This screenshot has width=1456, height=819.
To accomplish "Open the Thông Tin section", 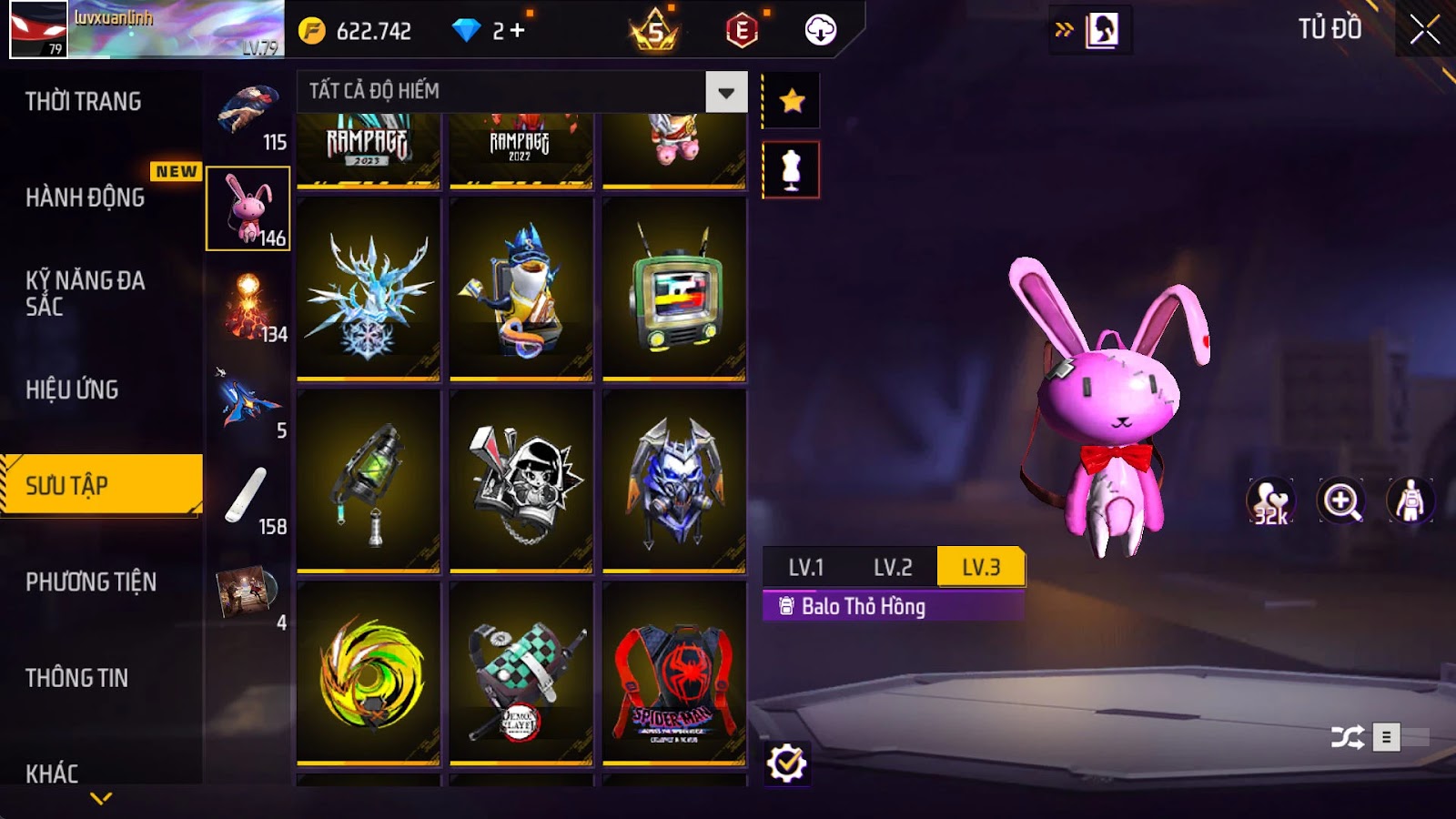I will click(77, 678).
